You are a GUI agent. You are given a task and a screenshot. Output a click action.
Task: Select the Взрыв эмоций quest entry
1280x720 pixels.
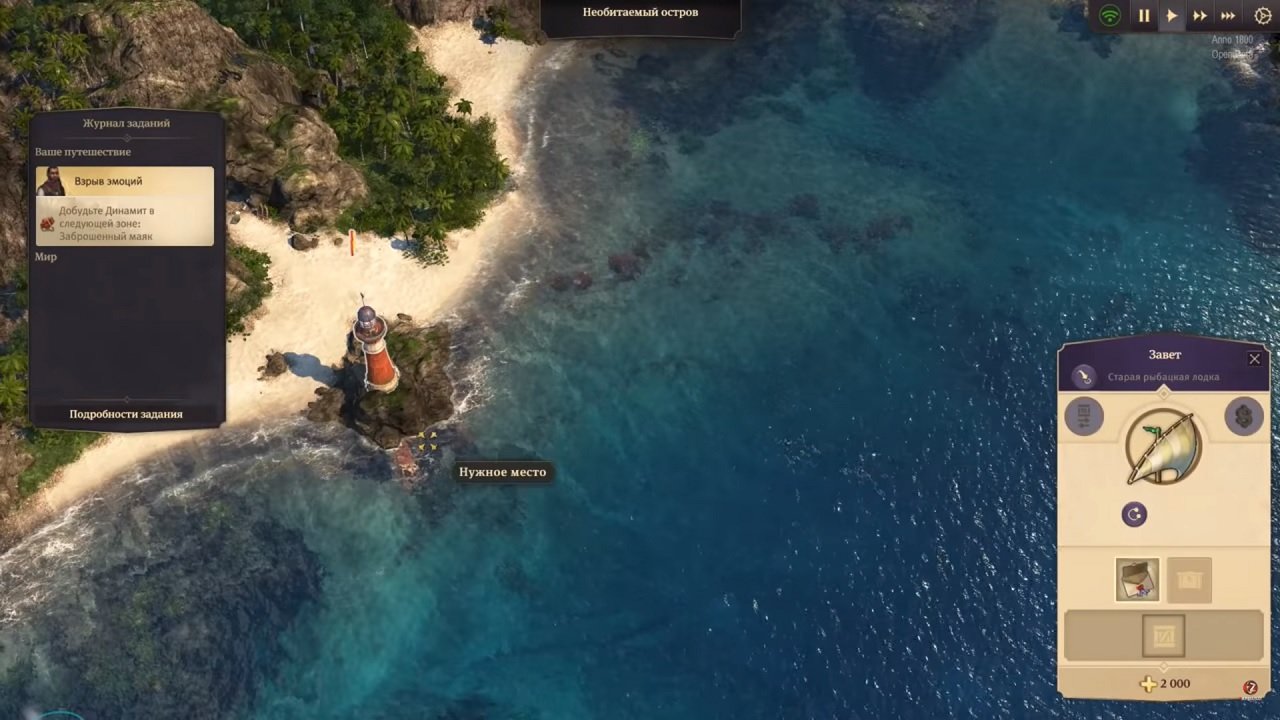pos(110,181)
